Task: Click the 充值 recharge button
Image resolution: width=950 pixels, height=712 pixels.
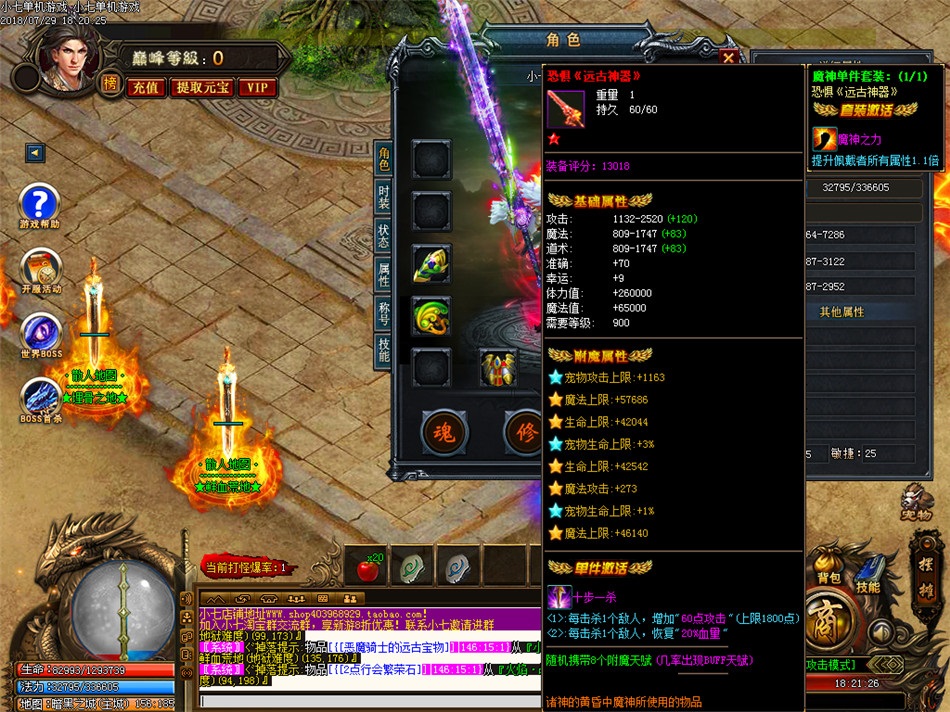Action: (146, 87)
